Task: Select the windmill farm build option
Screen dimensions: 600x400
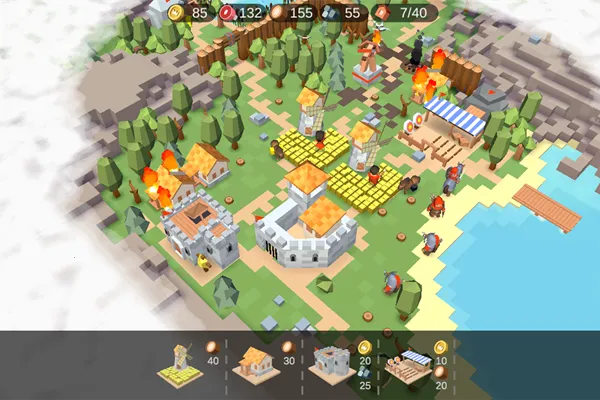Action: coord(178,363)
